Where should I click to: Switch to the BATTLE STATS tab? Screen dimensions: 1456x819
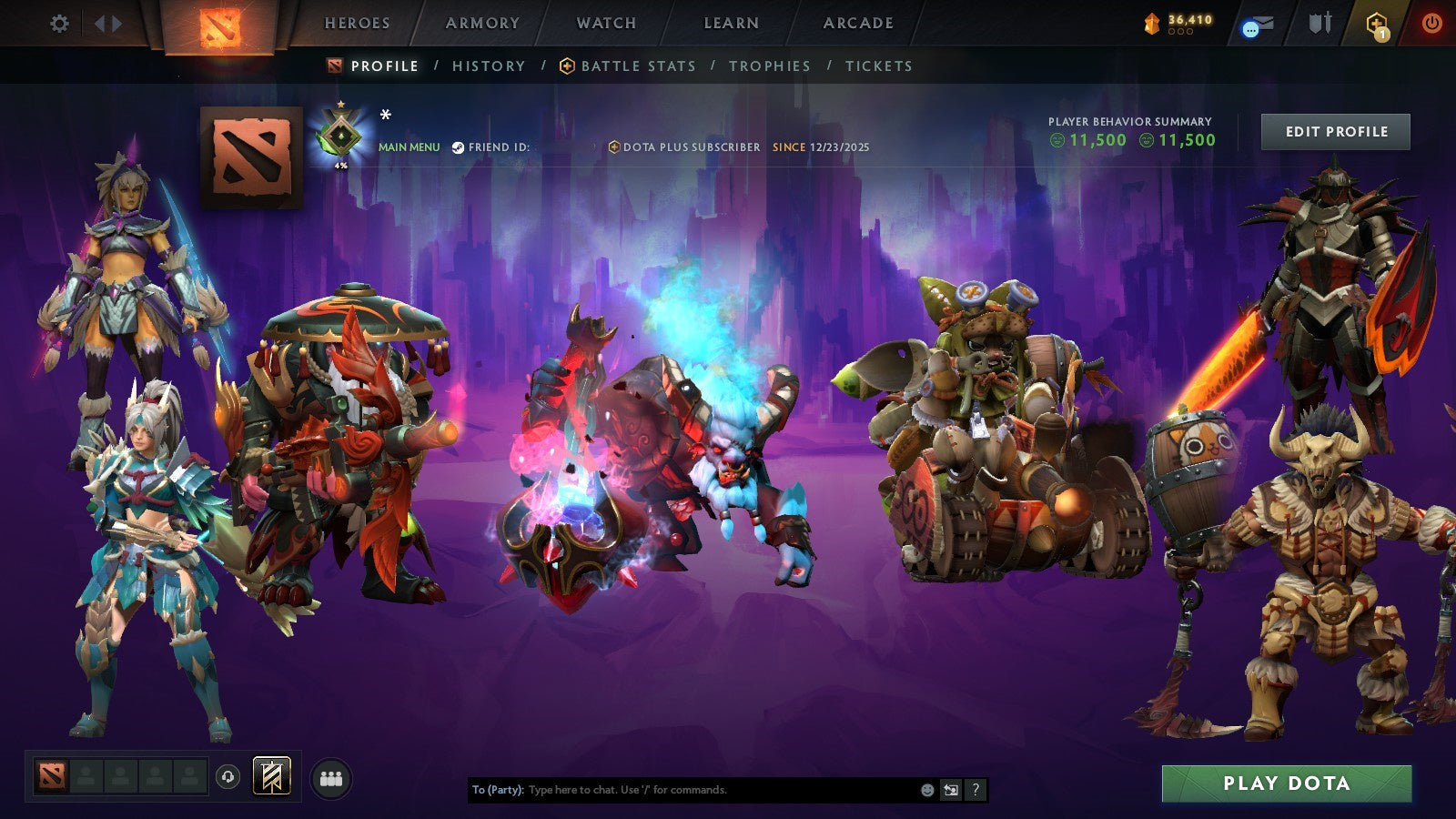click(639, 66)
